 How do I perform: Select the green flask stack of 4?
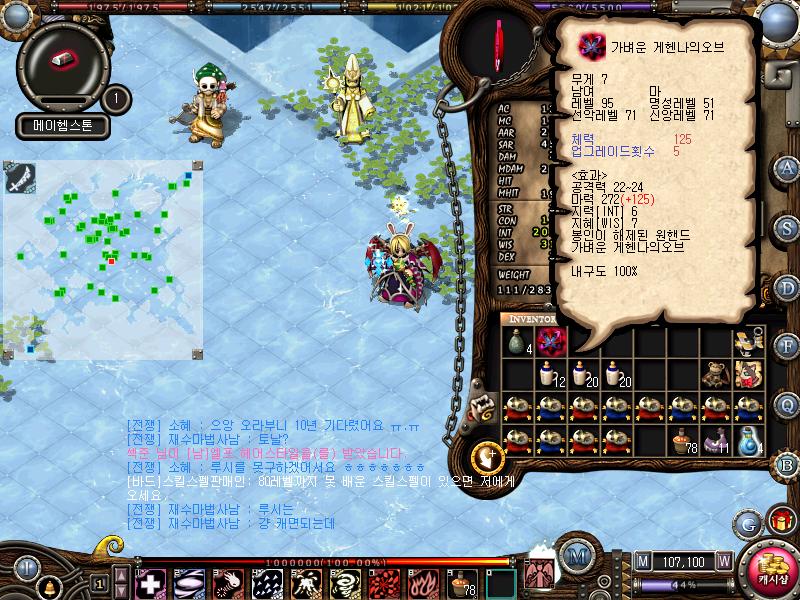coord(517,343)
